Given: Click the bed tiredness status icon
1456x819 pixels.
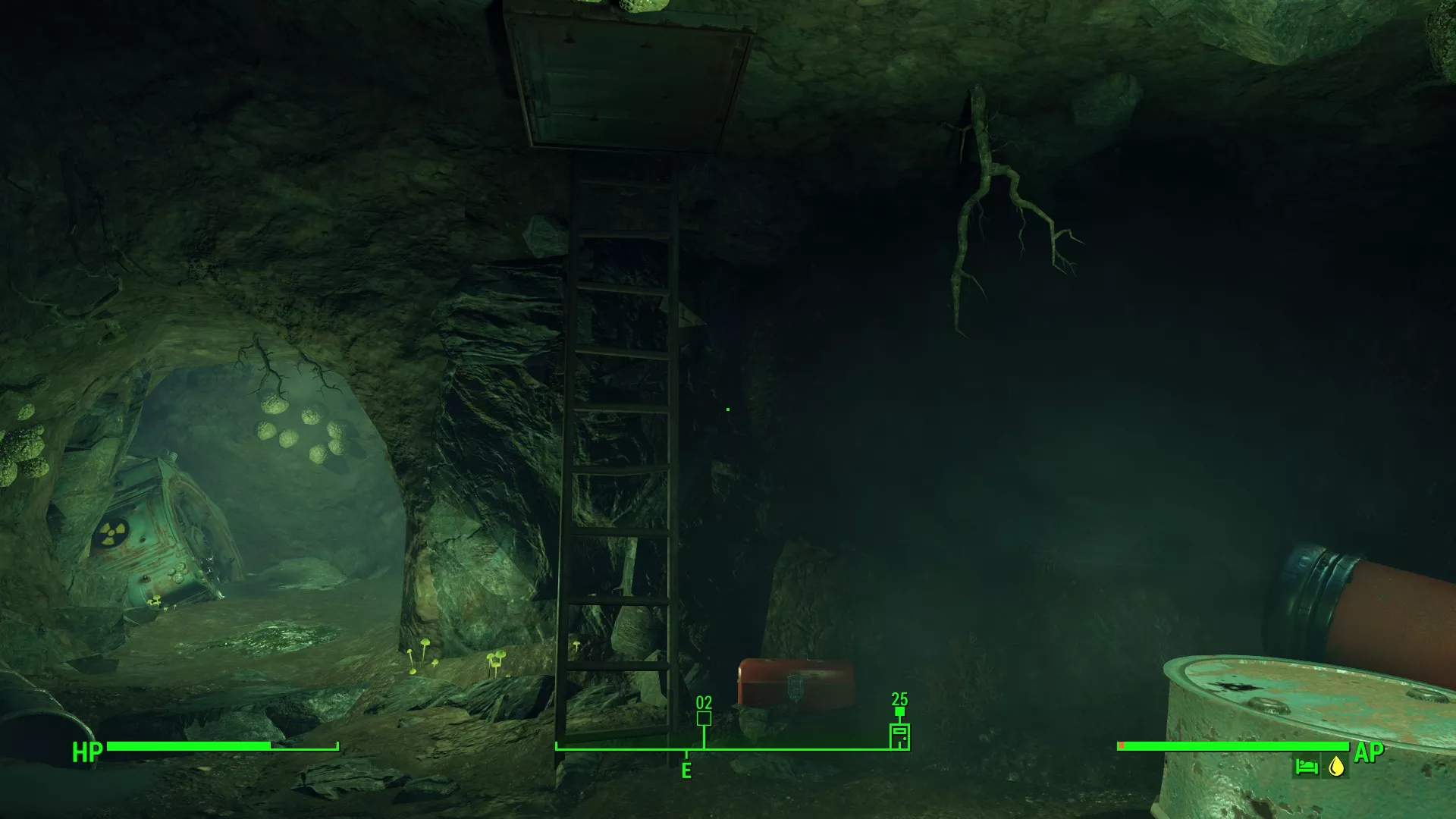Looking at the screenshot, I should (x=1306, y=767).
